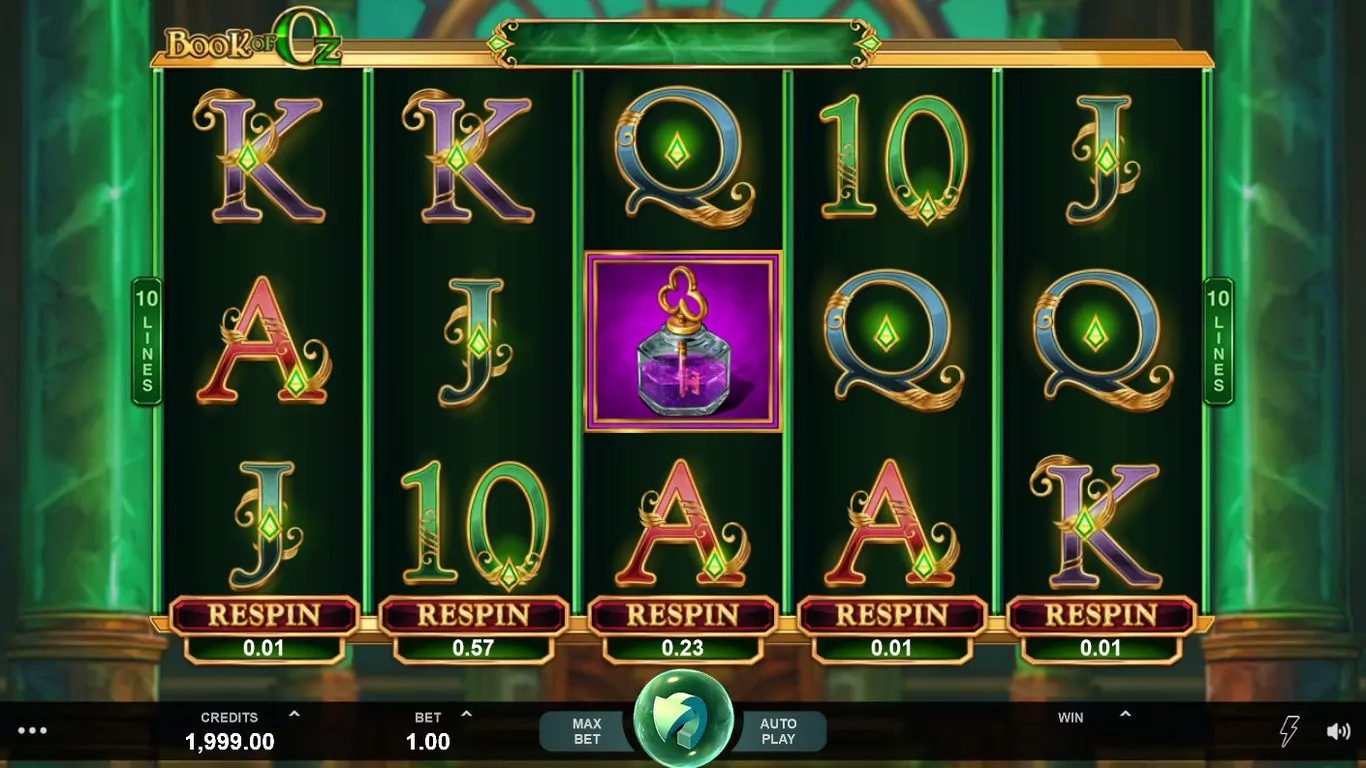Expand the Credits display arrow

click(x=294, y=715)
